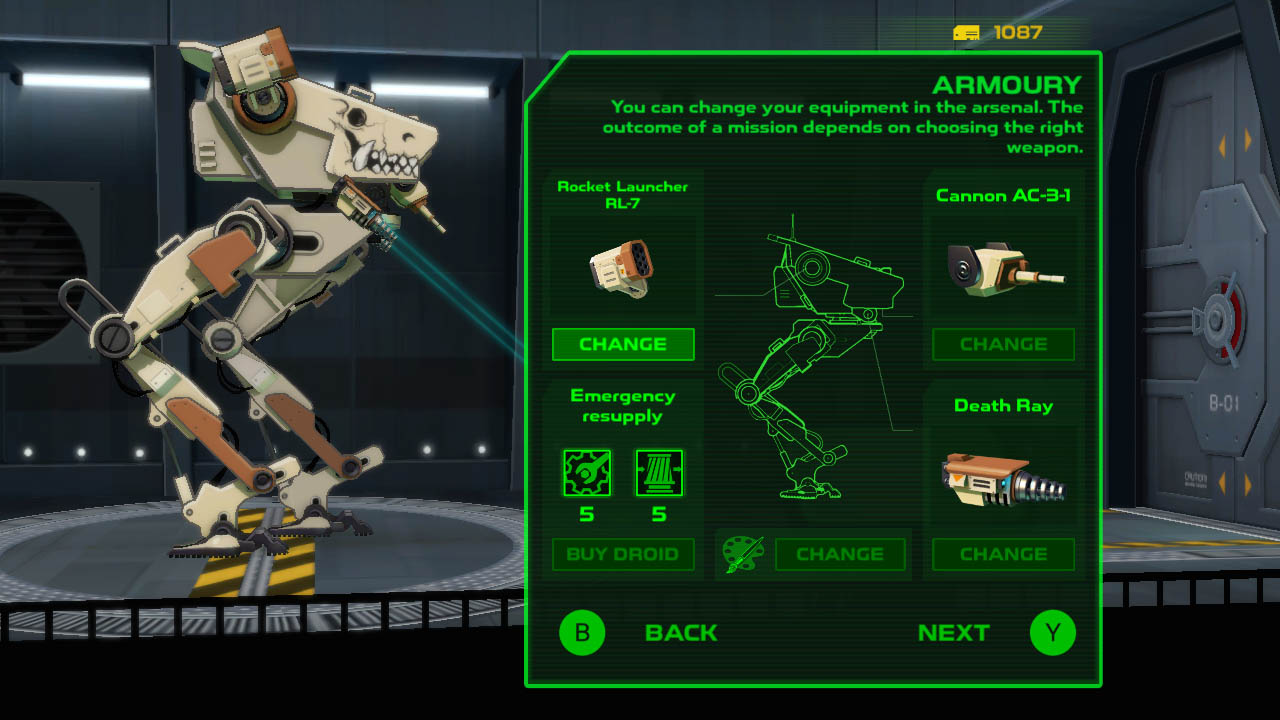Click CHANGE beside the paint palette

[x=841, y=554]
